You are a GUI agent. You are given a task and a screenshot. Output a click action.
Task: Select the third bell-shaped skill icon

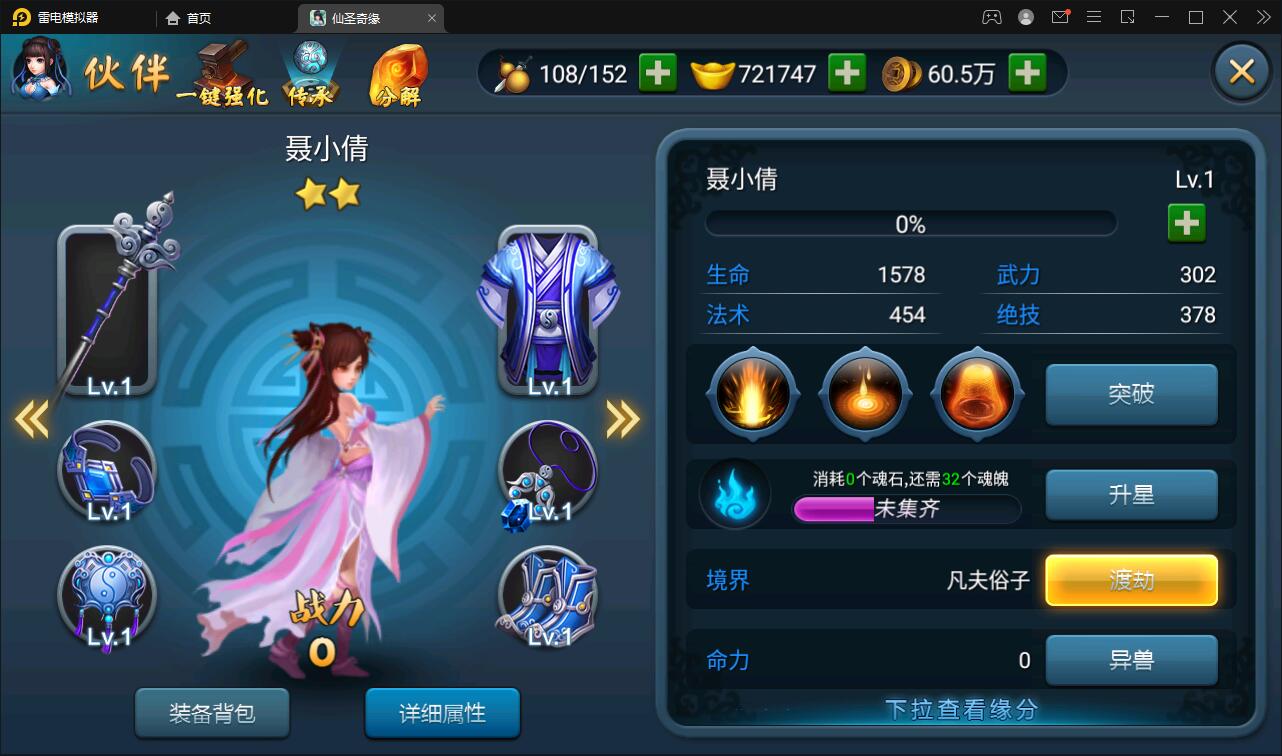point(977,393)
